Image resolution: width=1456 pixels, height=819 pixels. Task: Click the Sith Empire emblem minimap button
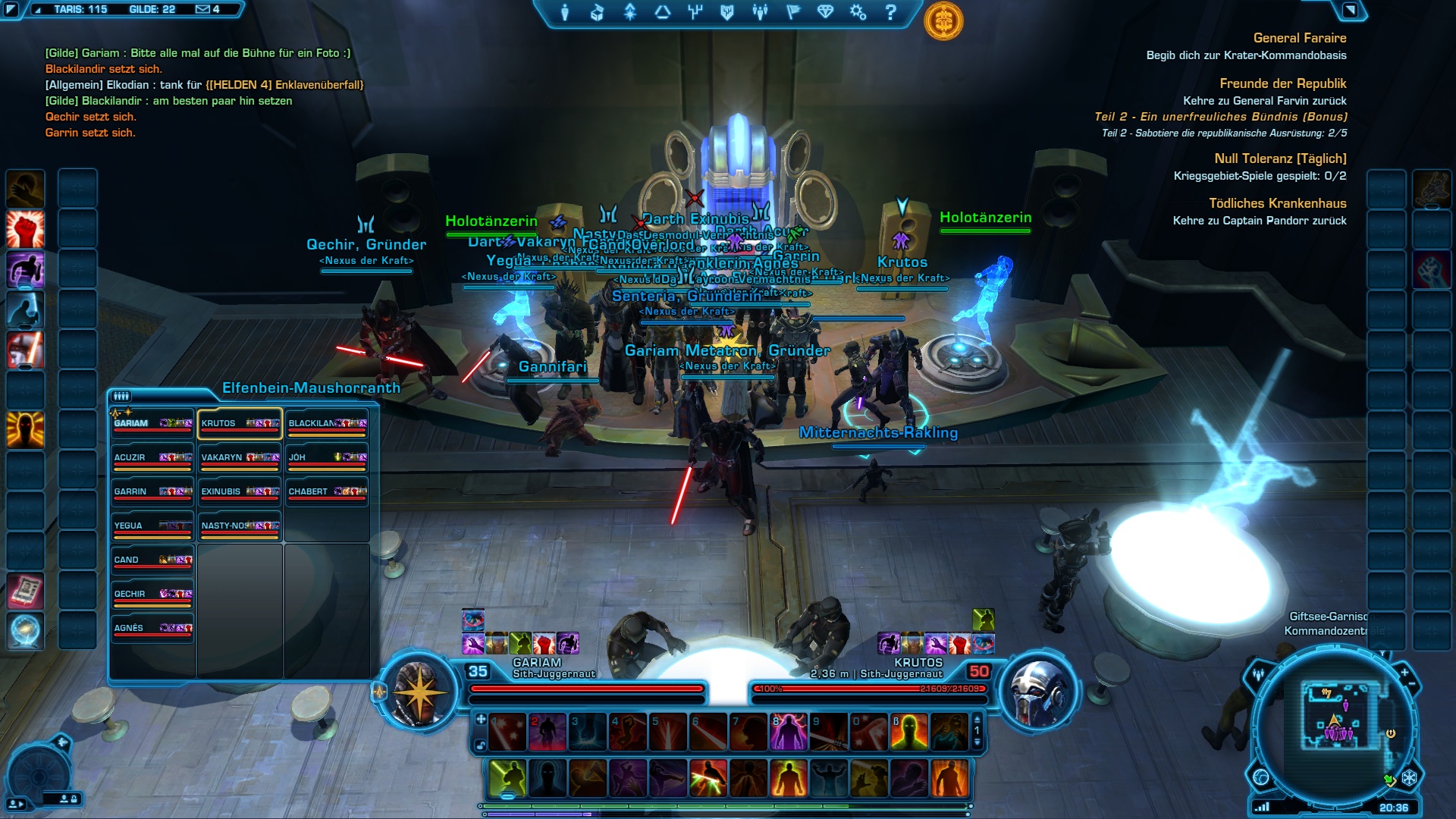coord(1410,778)
